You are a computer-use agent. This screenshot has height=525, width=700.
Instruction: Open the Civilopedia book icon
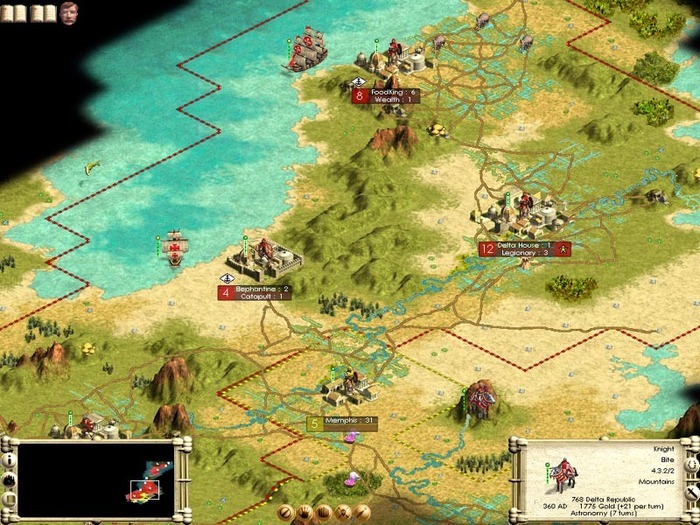coord(40,12)
